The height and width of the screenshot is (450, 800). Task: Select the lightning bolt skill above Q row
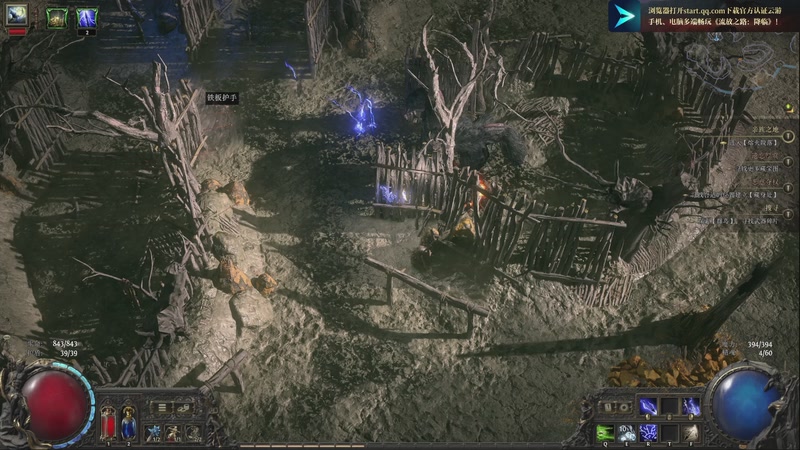click(x=648, y=407)
